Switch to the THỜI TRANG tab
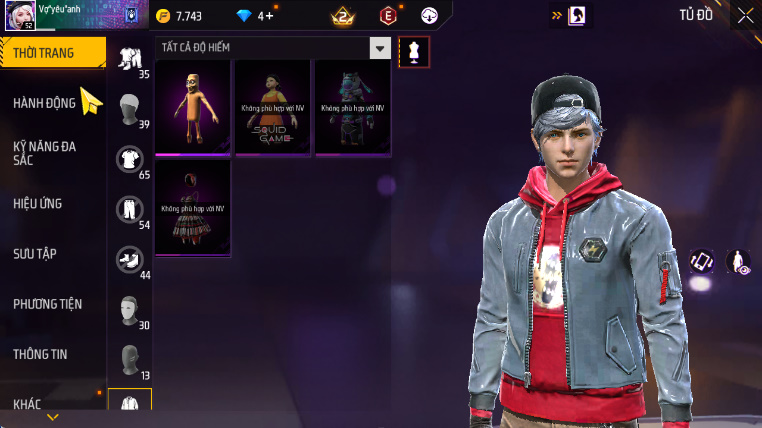This screenshot has width=762, height=428. tap(50, 53)
